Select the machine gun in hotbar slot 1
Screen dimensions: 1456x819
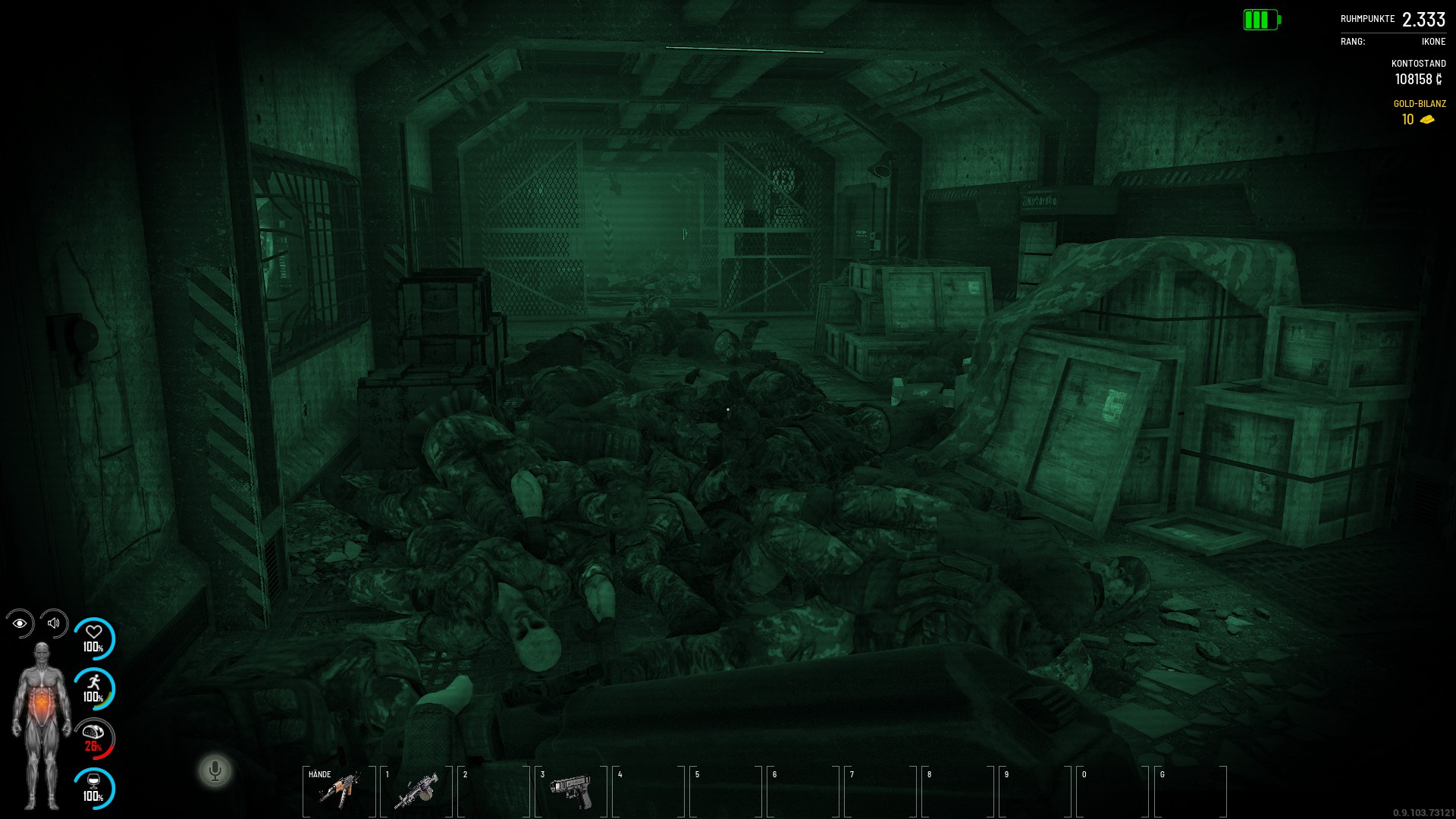click(x=416, y=791)
